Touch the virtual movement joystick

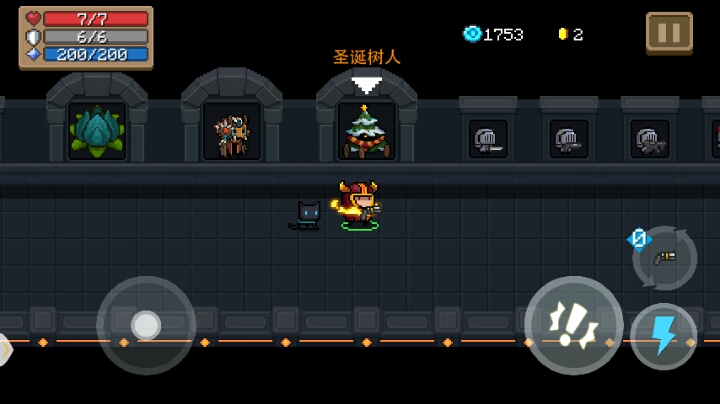coord(146,325)
